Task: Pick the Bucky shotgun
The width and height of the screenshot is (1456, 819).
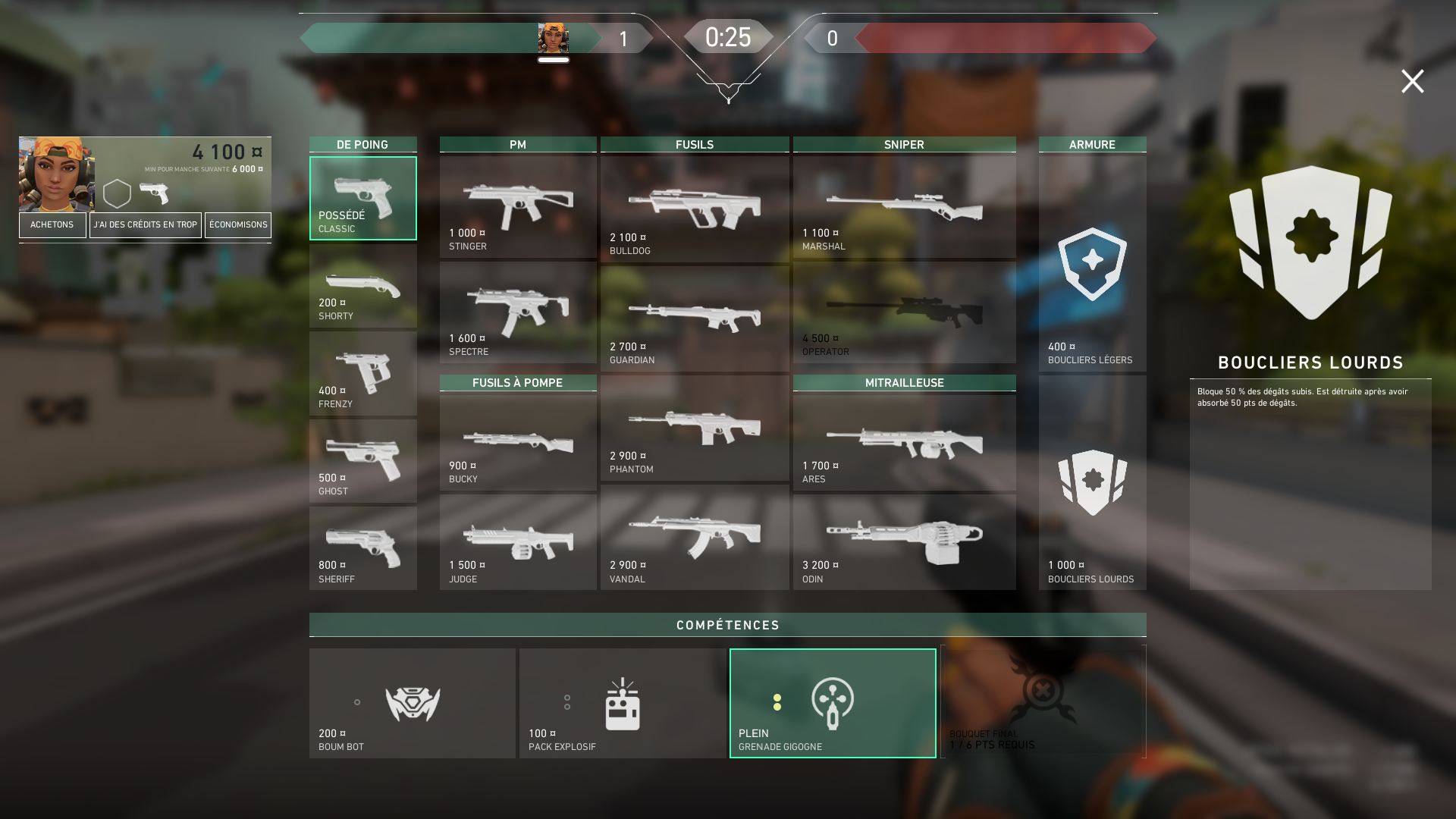Action: click(518, 443)
